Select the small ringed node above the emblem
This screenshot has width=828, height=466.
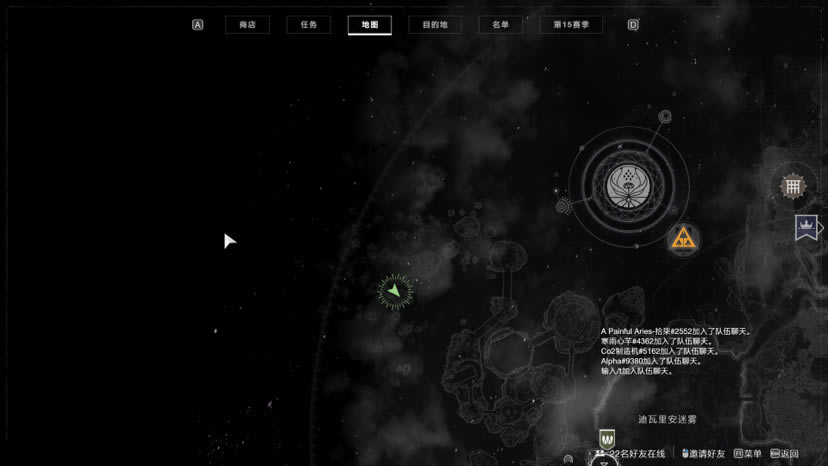[x=664, y=117]
